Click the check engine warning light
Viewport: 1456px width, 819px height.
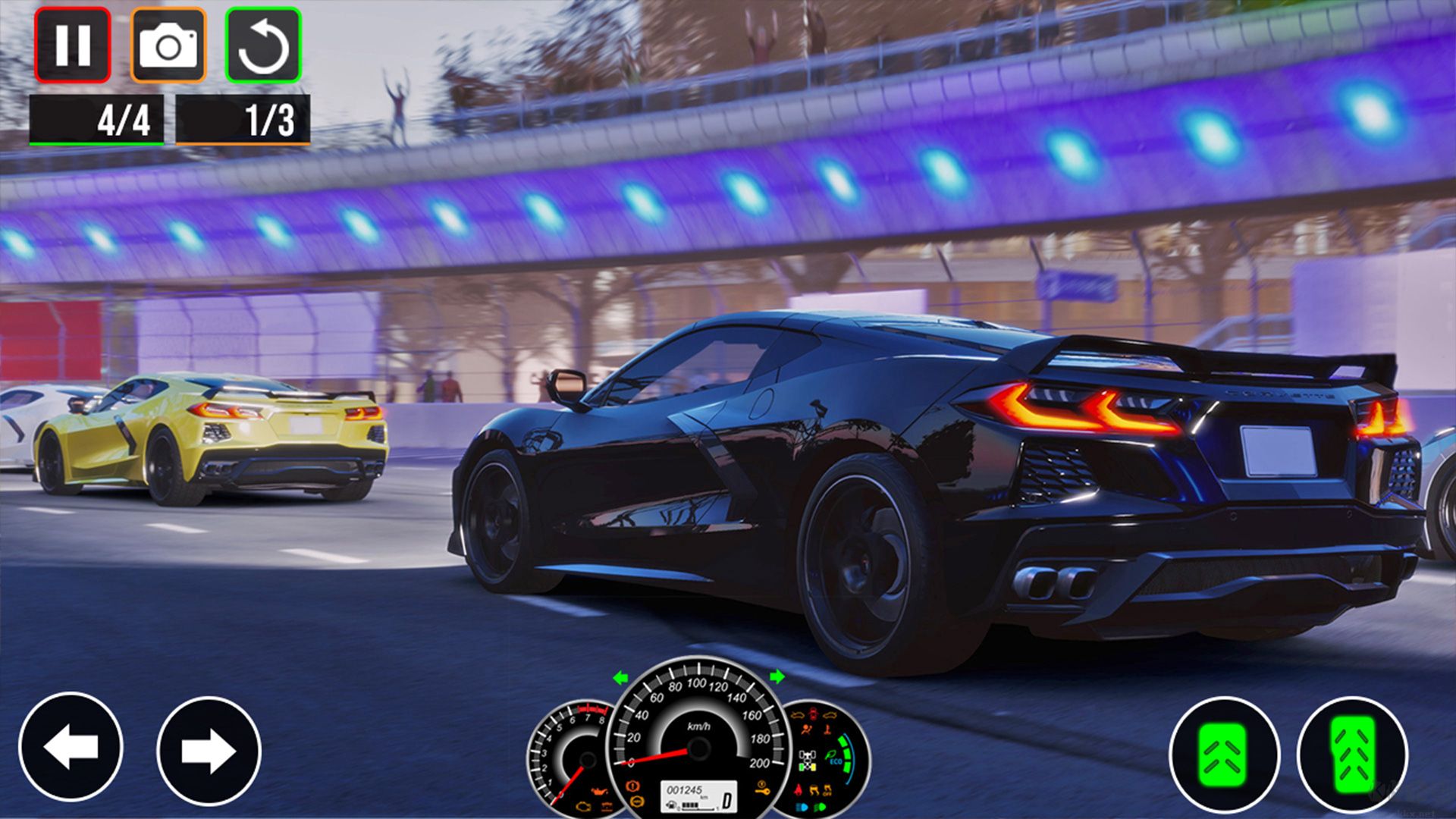point(583,806)
